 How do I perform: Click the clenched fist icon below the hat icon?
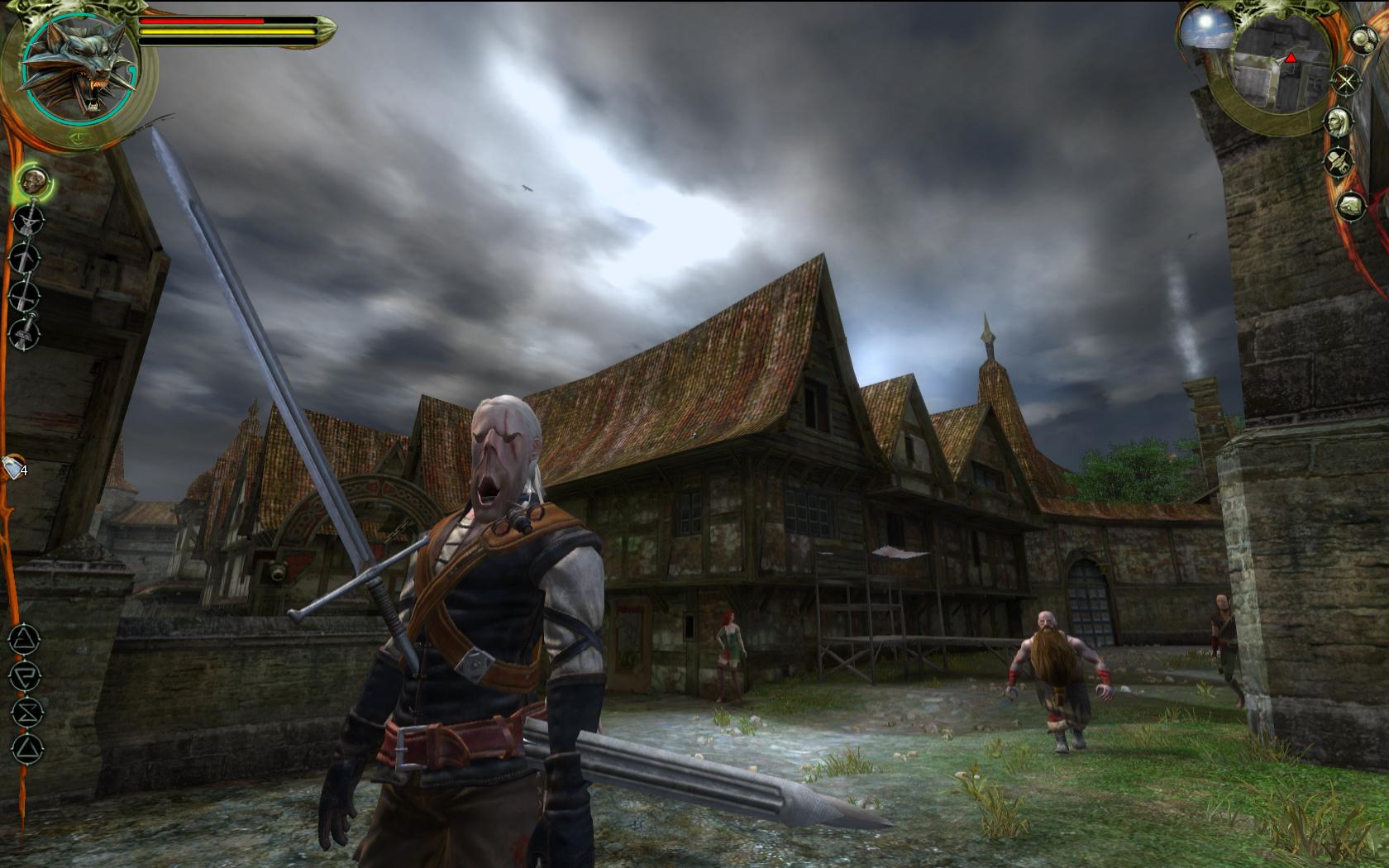point(1351,205)
